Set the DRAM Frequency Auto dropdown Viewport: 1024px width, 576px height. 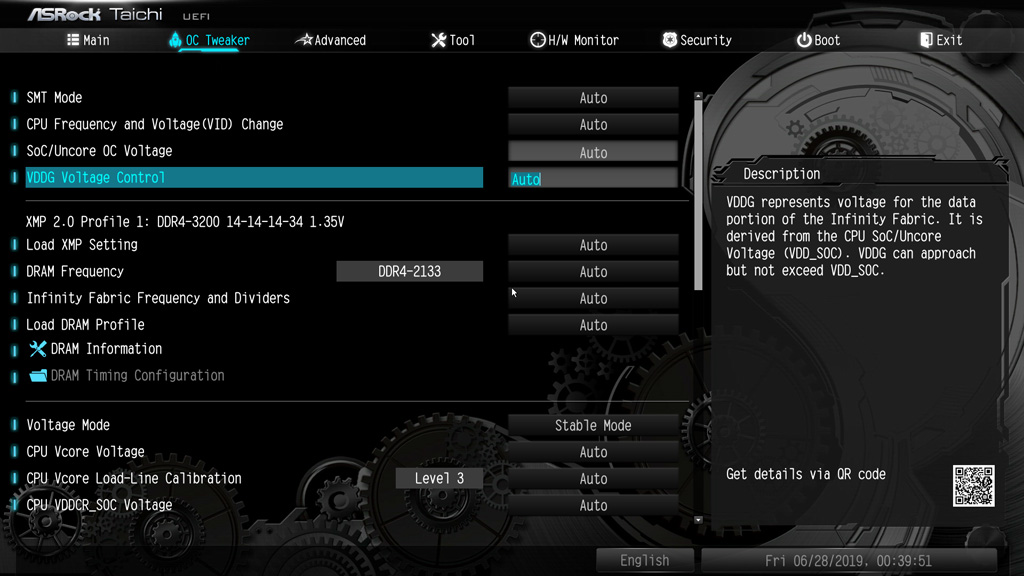coord(593,272)
